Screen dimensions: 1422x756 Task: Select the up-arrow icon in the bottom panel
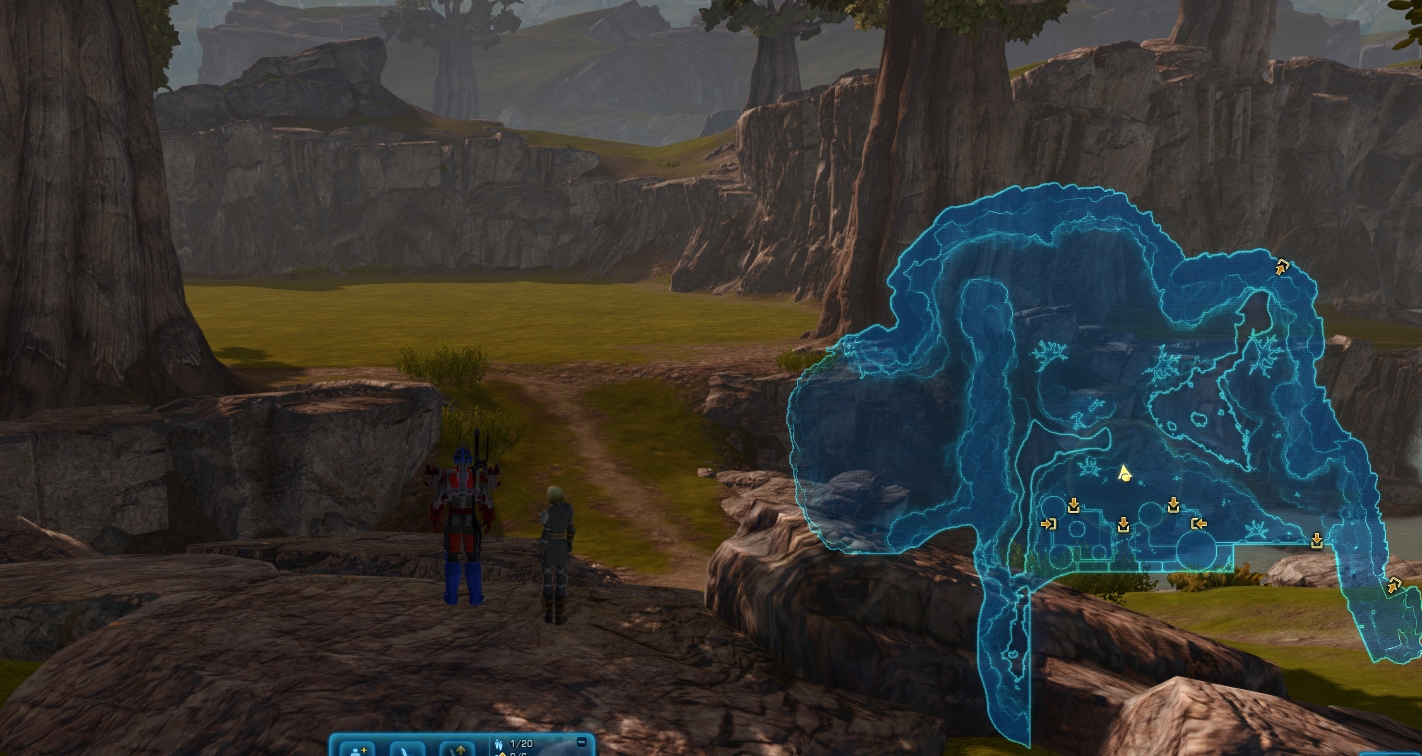458,748
